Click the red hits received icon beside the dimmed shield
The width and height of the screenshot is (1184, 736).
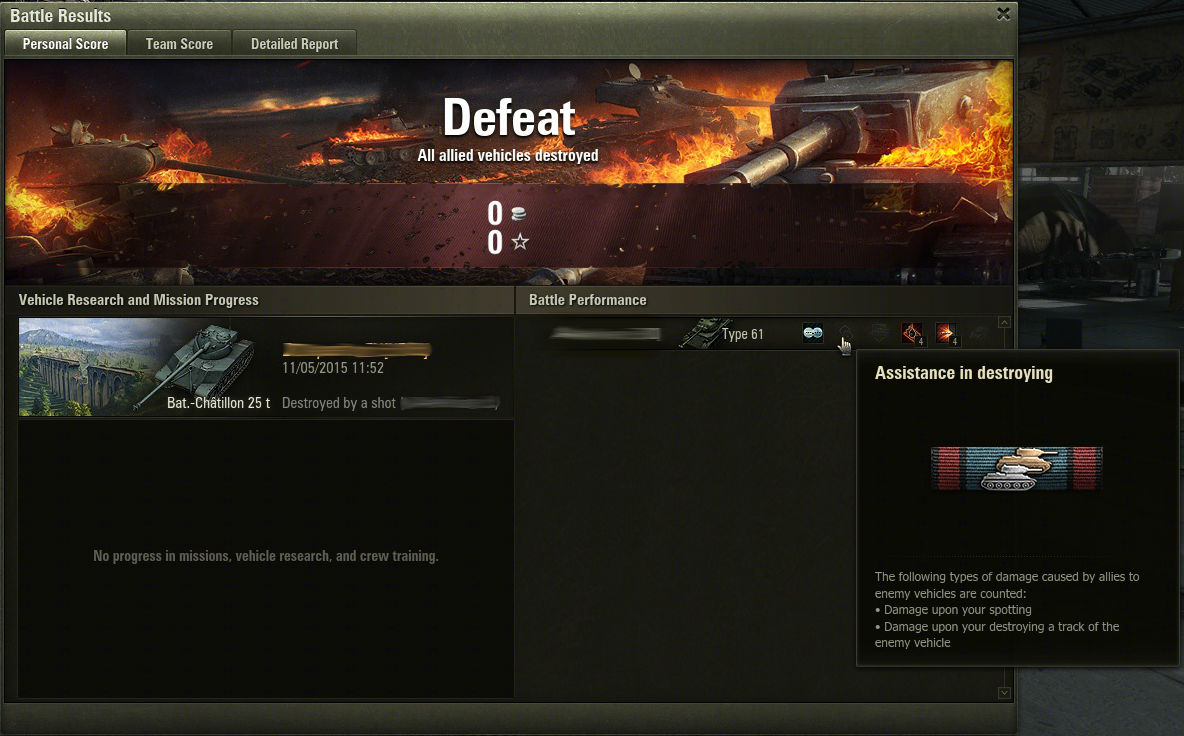911,334
